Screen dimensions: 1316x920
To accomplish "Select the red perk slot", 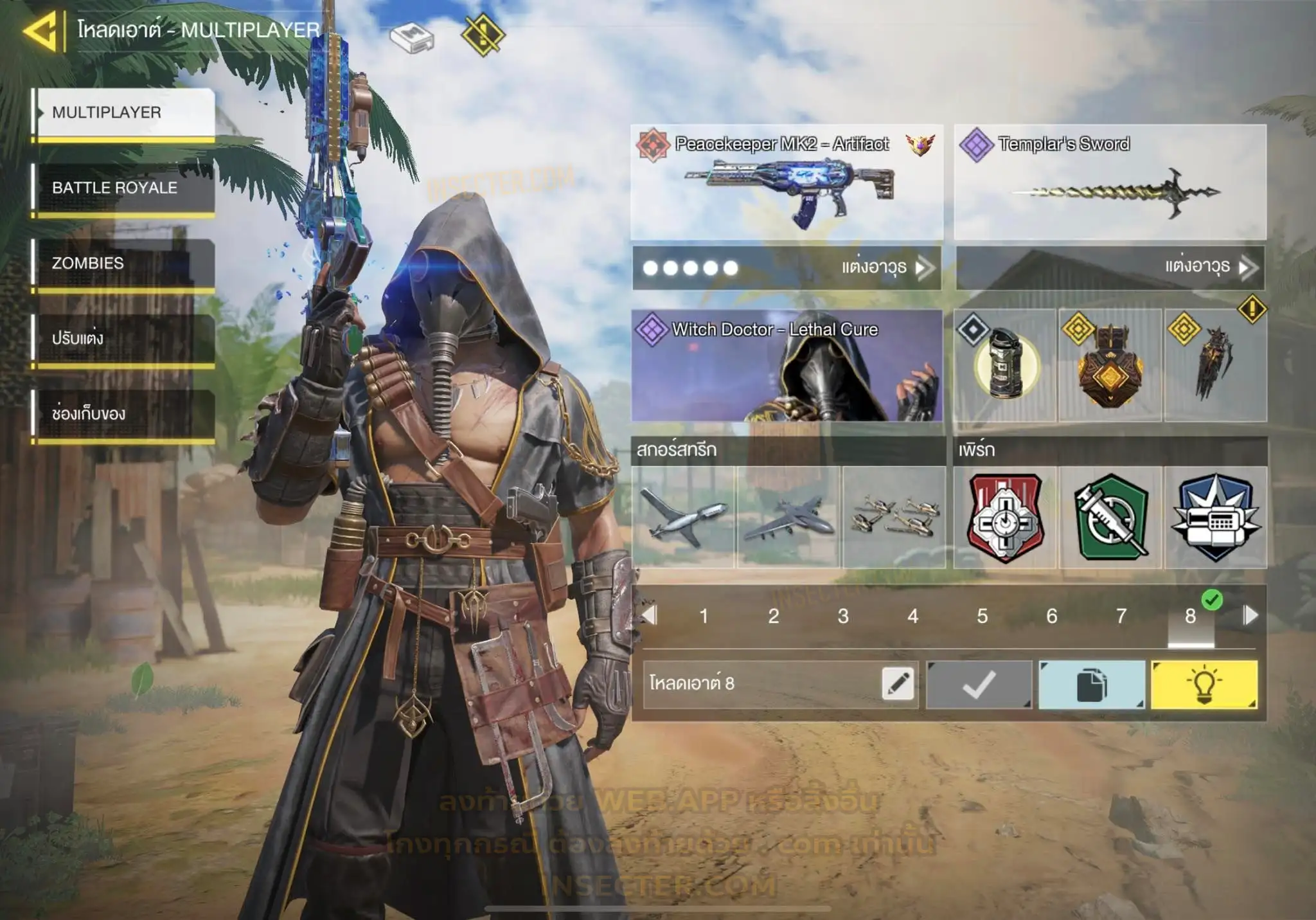I will pos(1004,517).
